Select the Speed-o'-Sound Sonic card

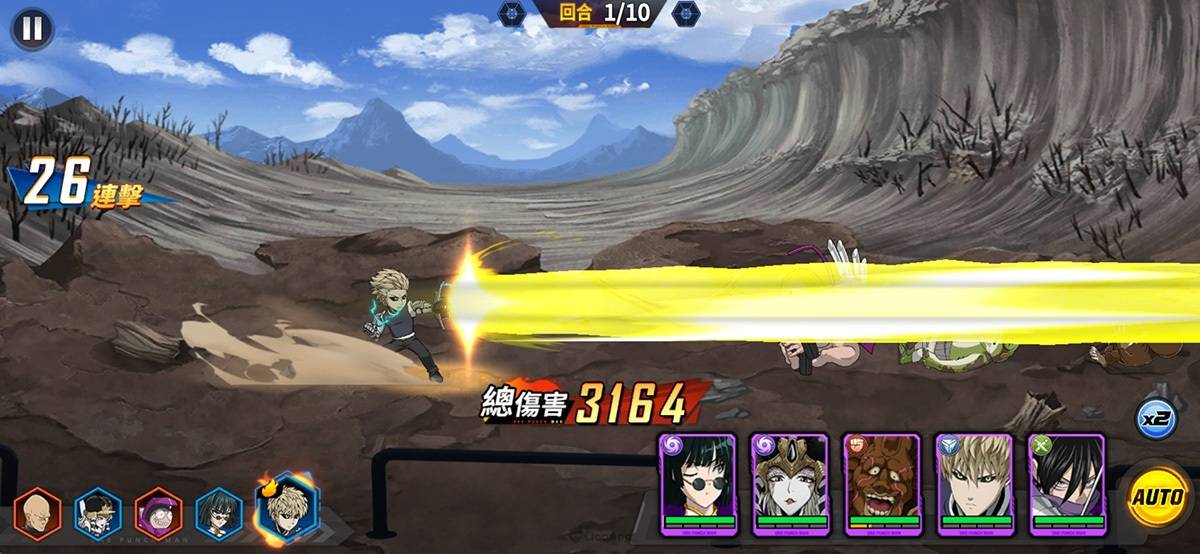[1067, 484]
